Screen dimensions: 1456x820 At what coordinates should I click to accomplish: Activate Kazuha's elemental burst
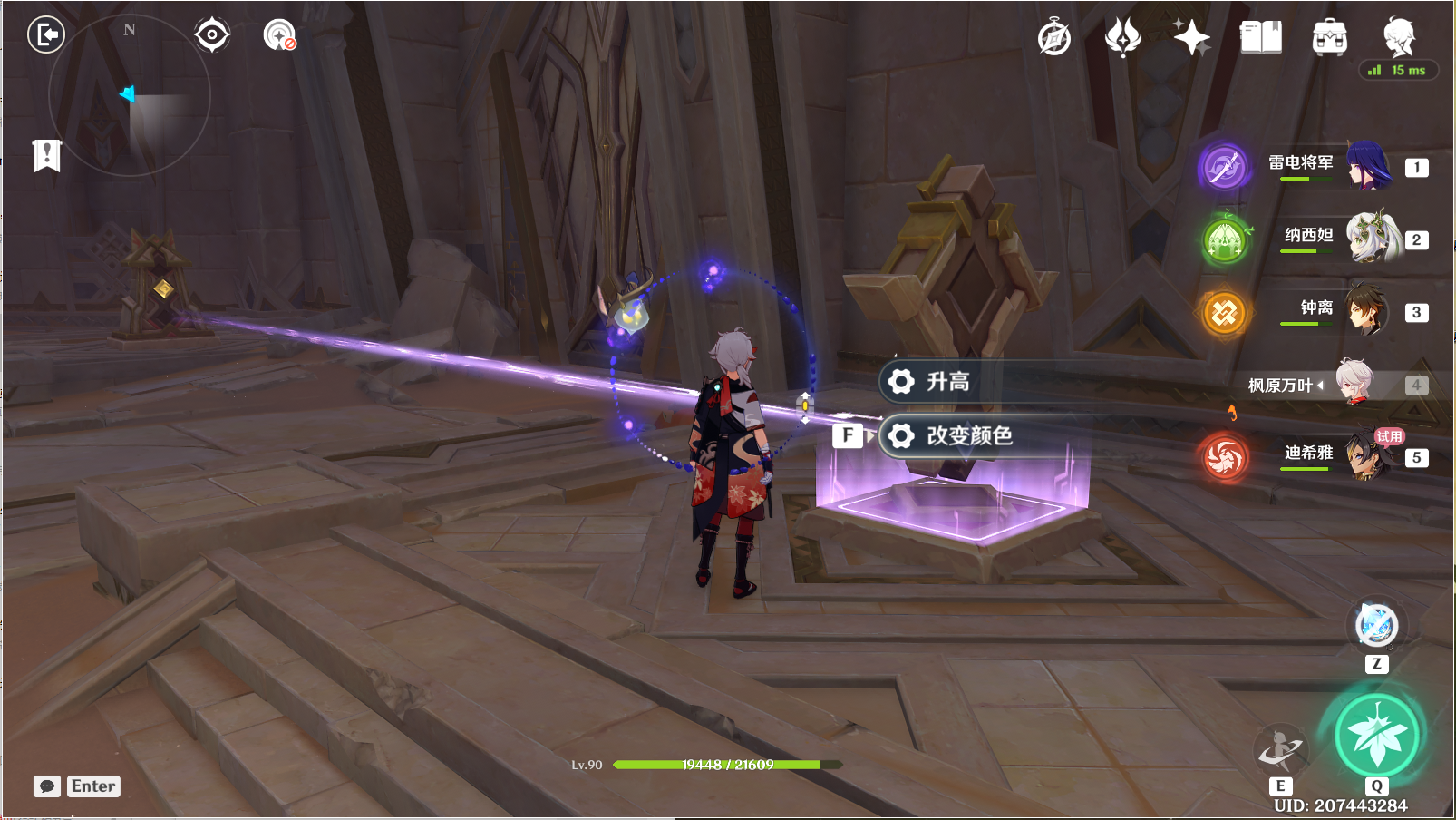(1376, 735)
